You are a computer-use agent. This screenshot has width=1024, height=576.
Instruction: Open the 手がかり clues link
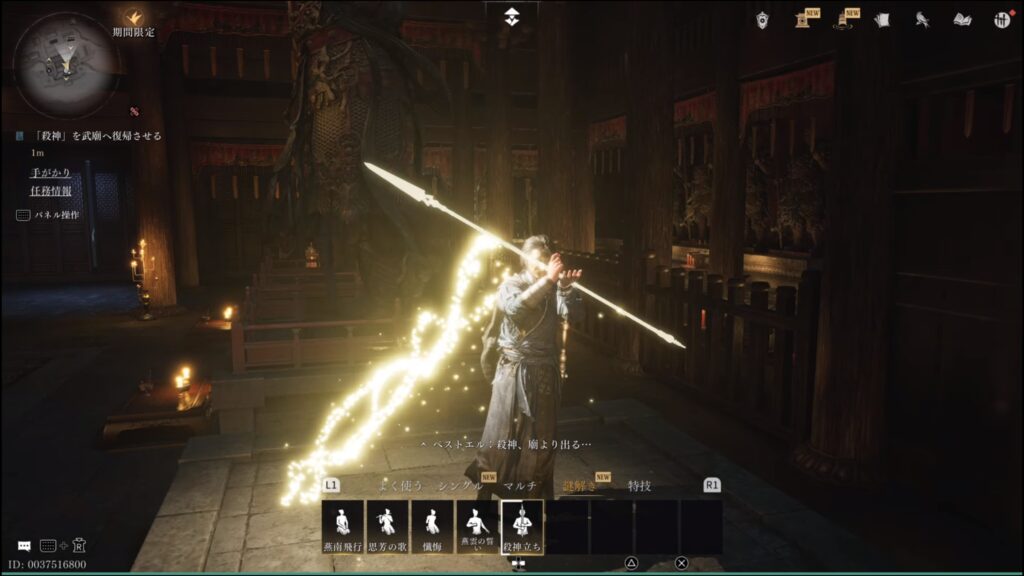tap(50, 172)
